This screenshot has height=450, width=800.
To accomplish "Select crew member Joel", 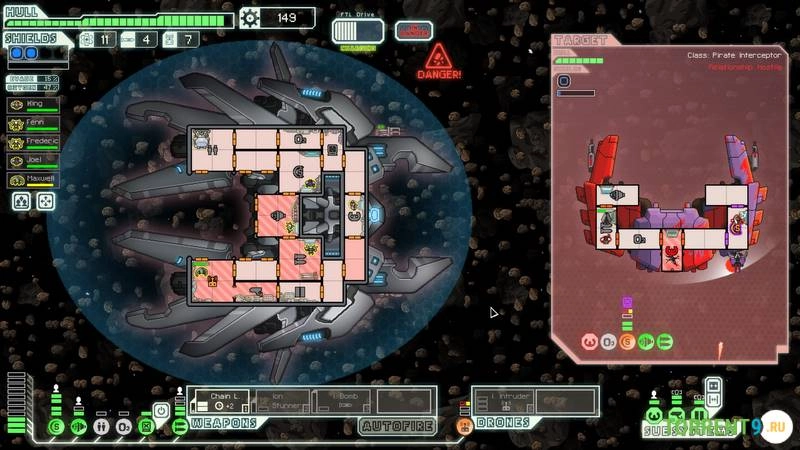I will click(x=31, y=160).
